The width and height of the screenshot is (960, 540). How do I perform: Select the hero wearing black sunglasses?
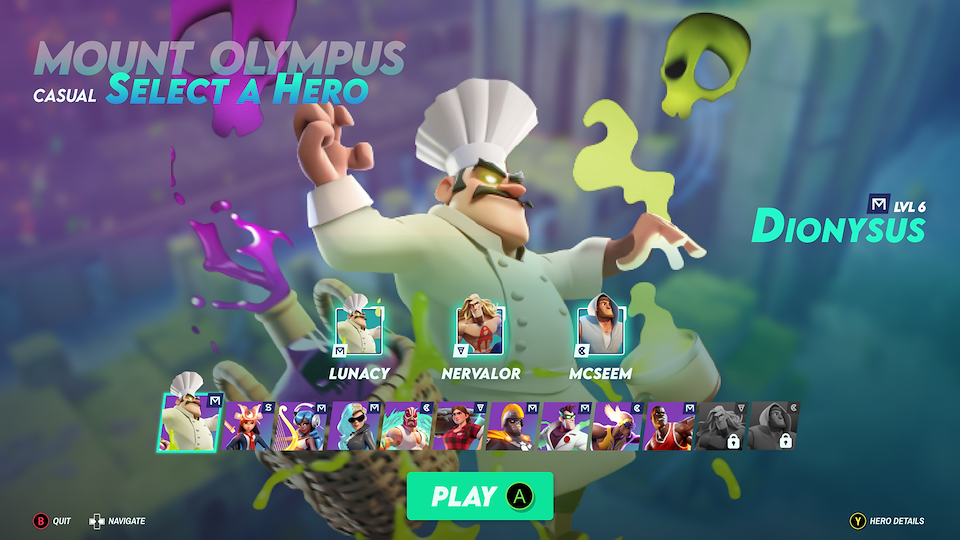355,427
